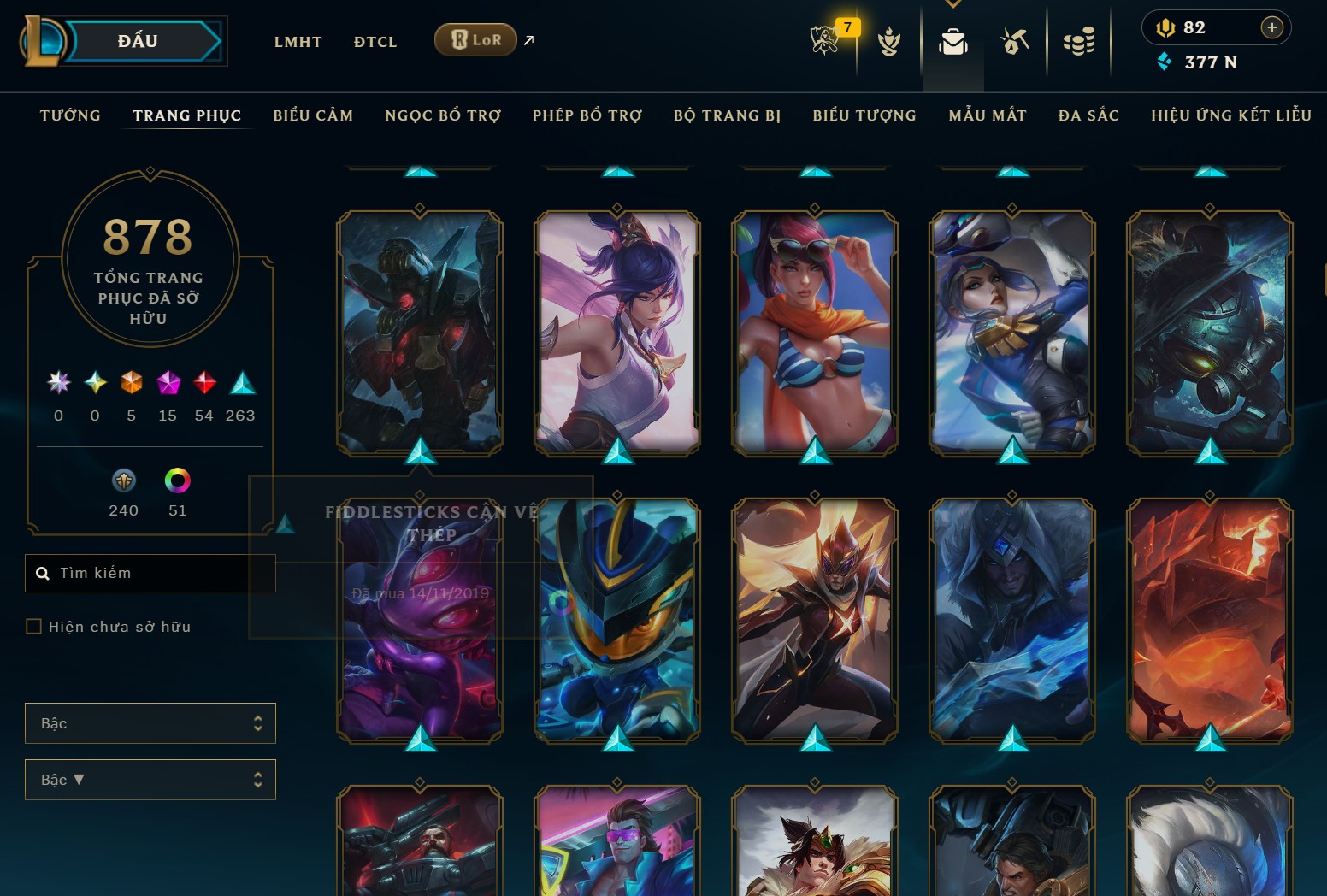Open the Bậc sort order dropdown

pos(150,779)
